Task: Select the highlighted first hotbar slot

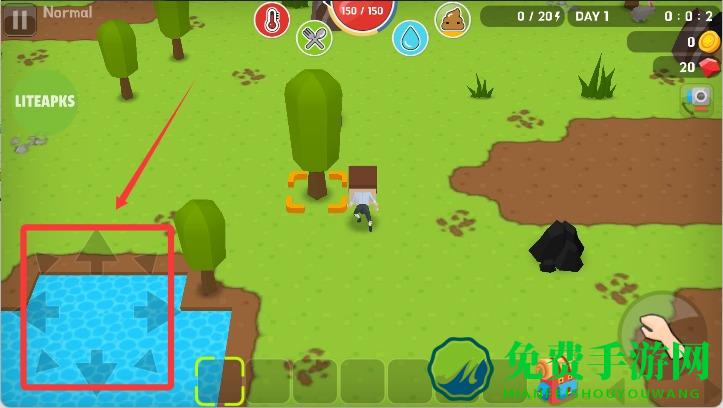Action: 219,381
